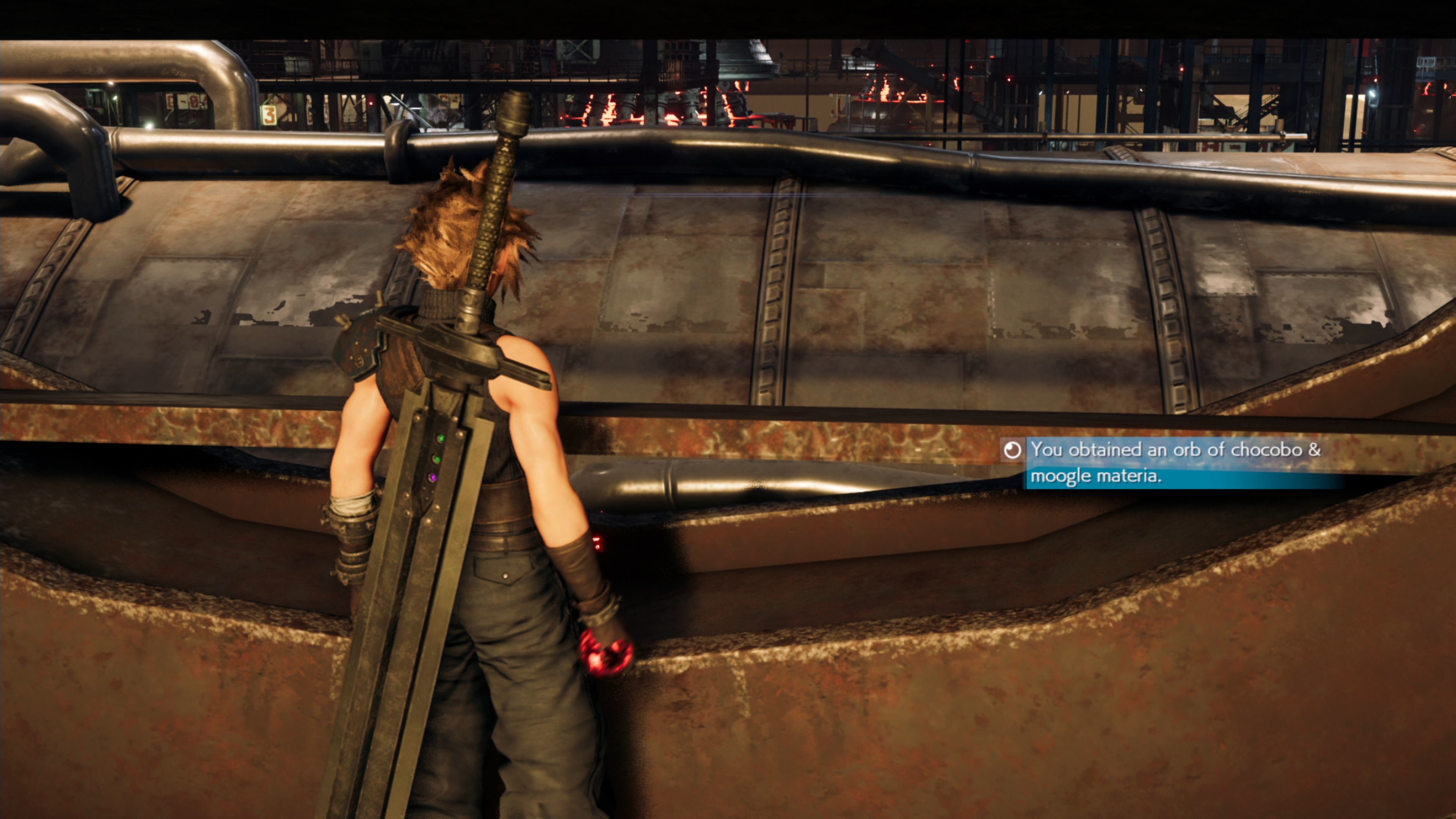Click the green materia slot on the Buster Sword
This screenshot has width=1456, height=819.
(x=442, y=438)
